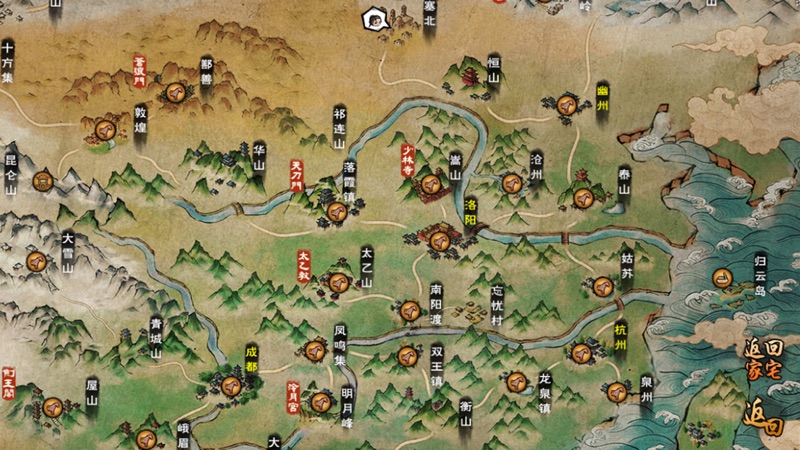Select the 昆仑山 map marker
This screenshot has width=800, height=450.
(42, 181)
